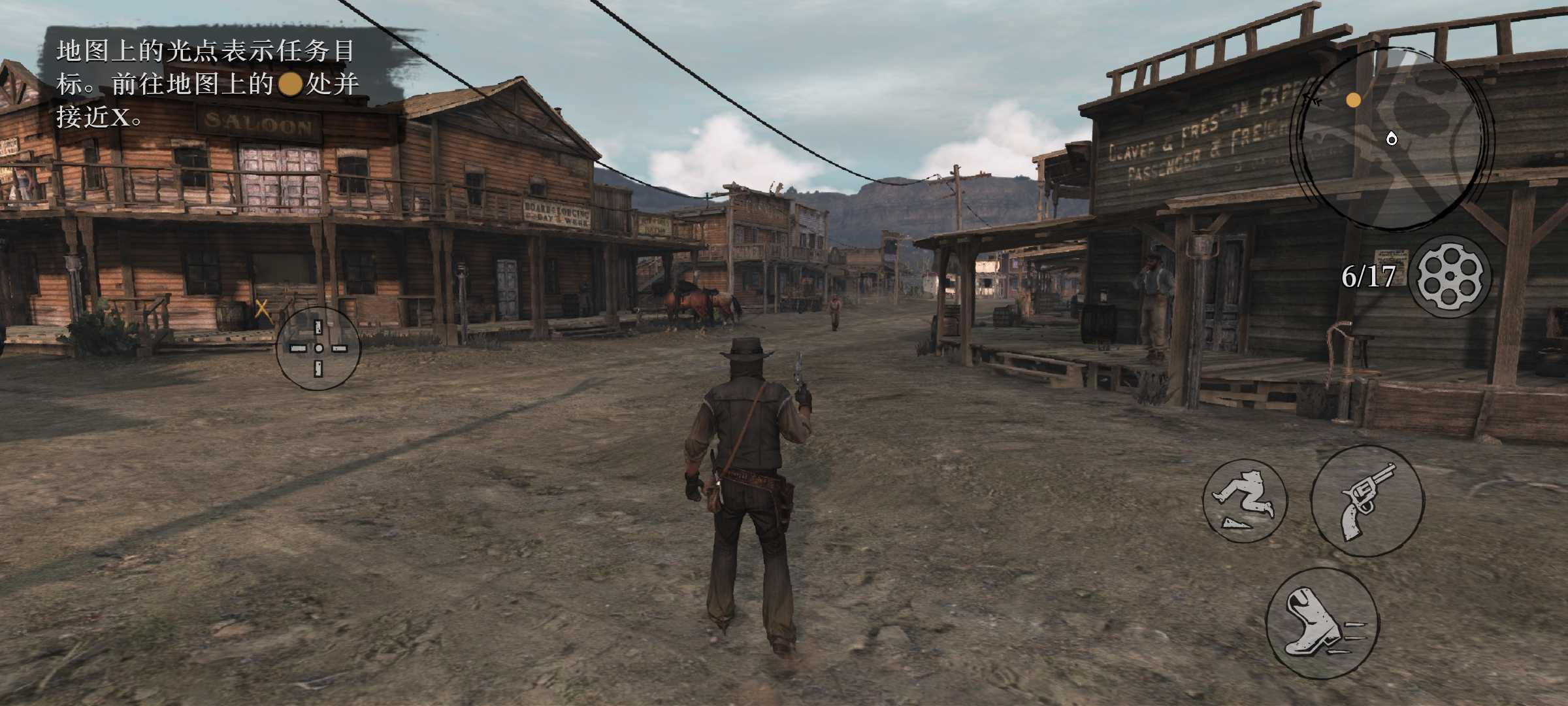Touch the virtual movement joystick
Image resolution: width=1568 pixels, height=706 pixels.
[x=318, y=348]
